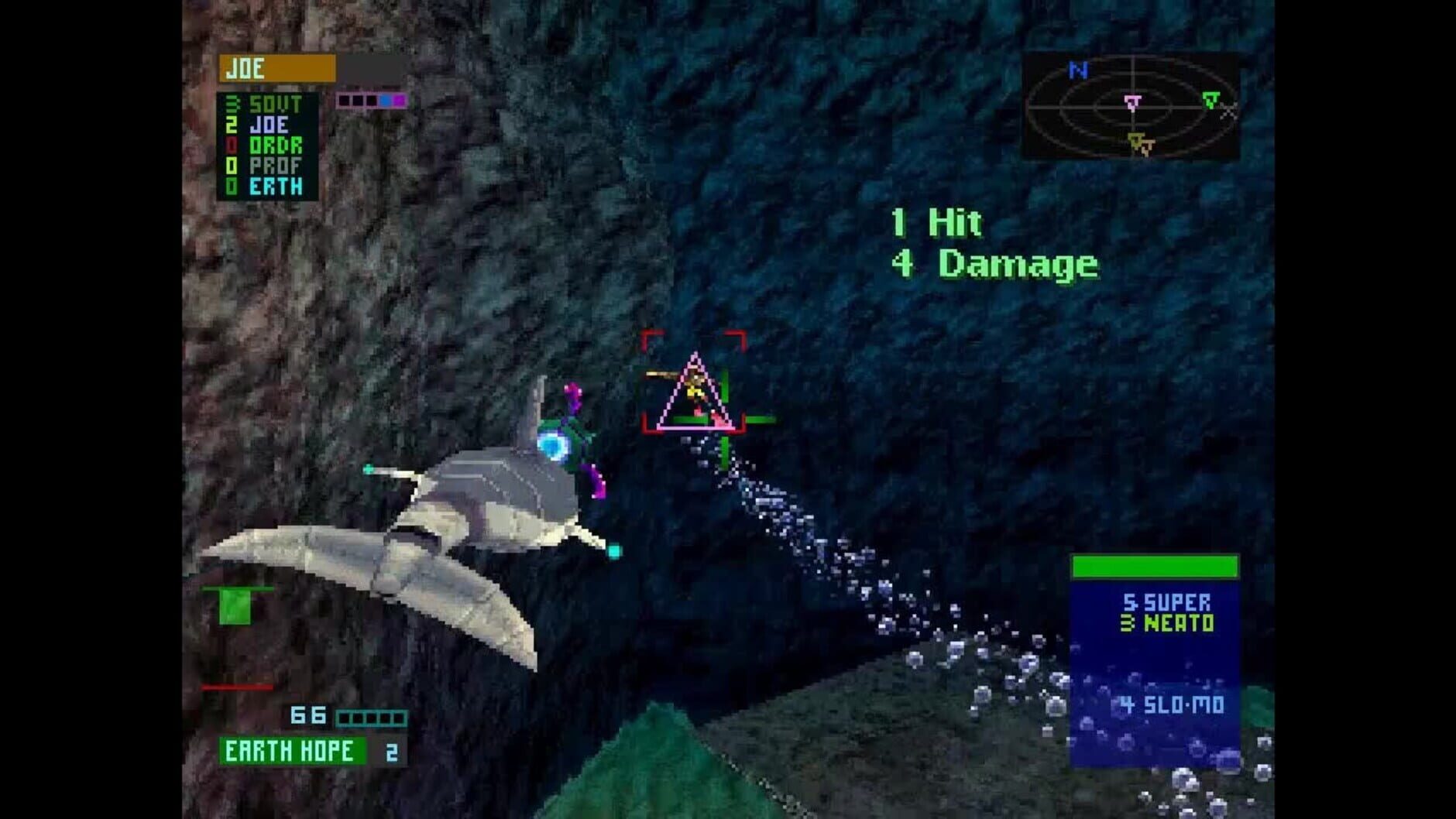1456x819 pixels.
Task: Select the yellow triangle blip on lower radar
Action: click(x=1137, y=142)
